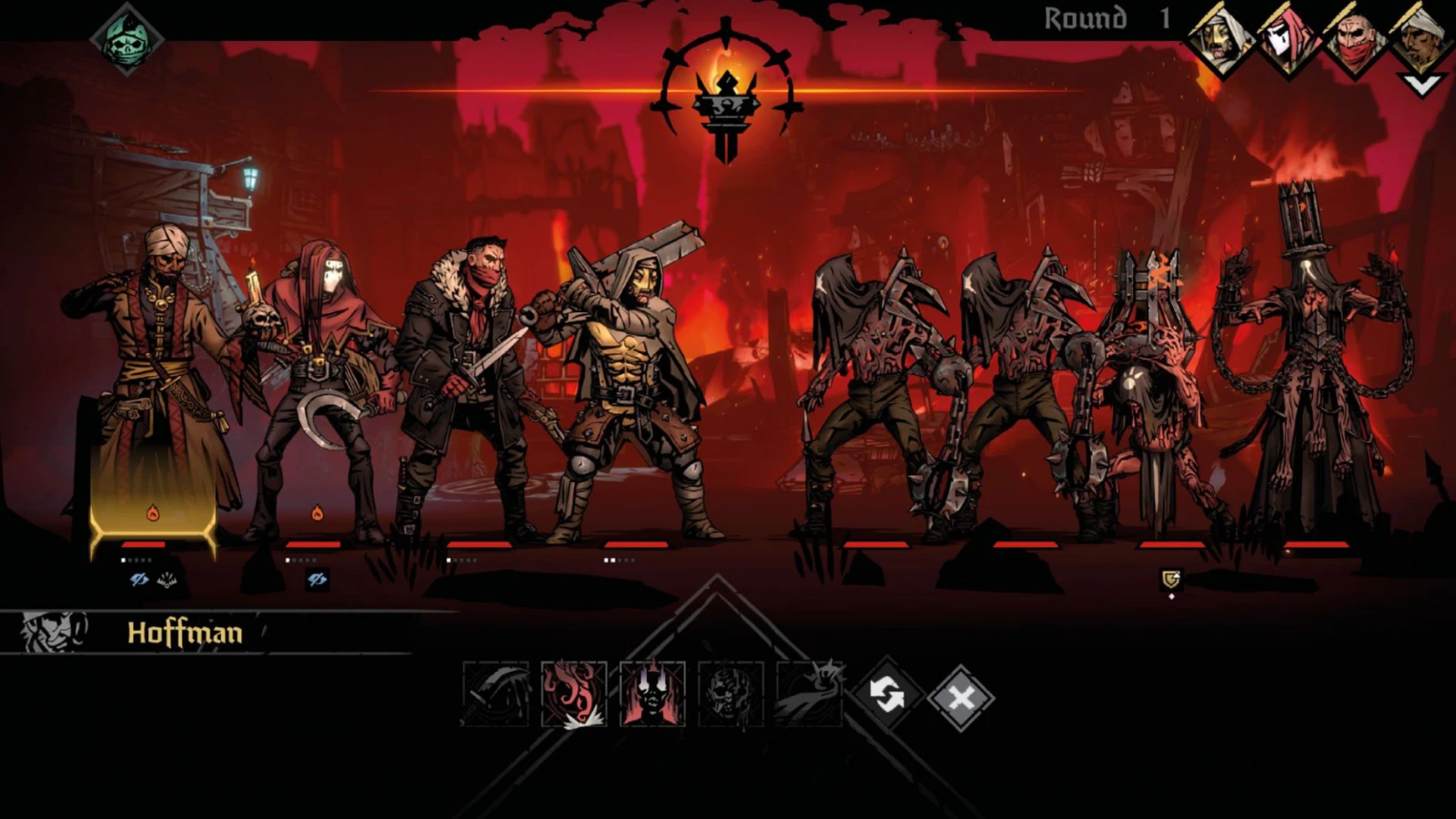Image resolution: width=1456 pixels, height=819 pixels.
Task: Open the teal mask diamond icon
Action: click(126, 38)
